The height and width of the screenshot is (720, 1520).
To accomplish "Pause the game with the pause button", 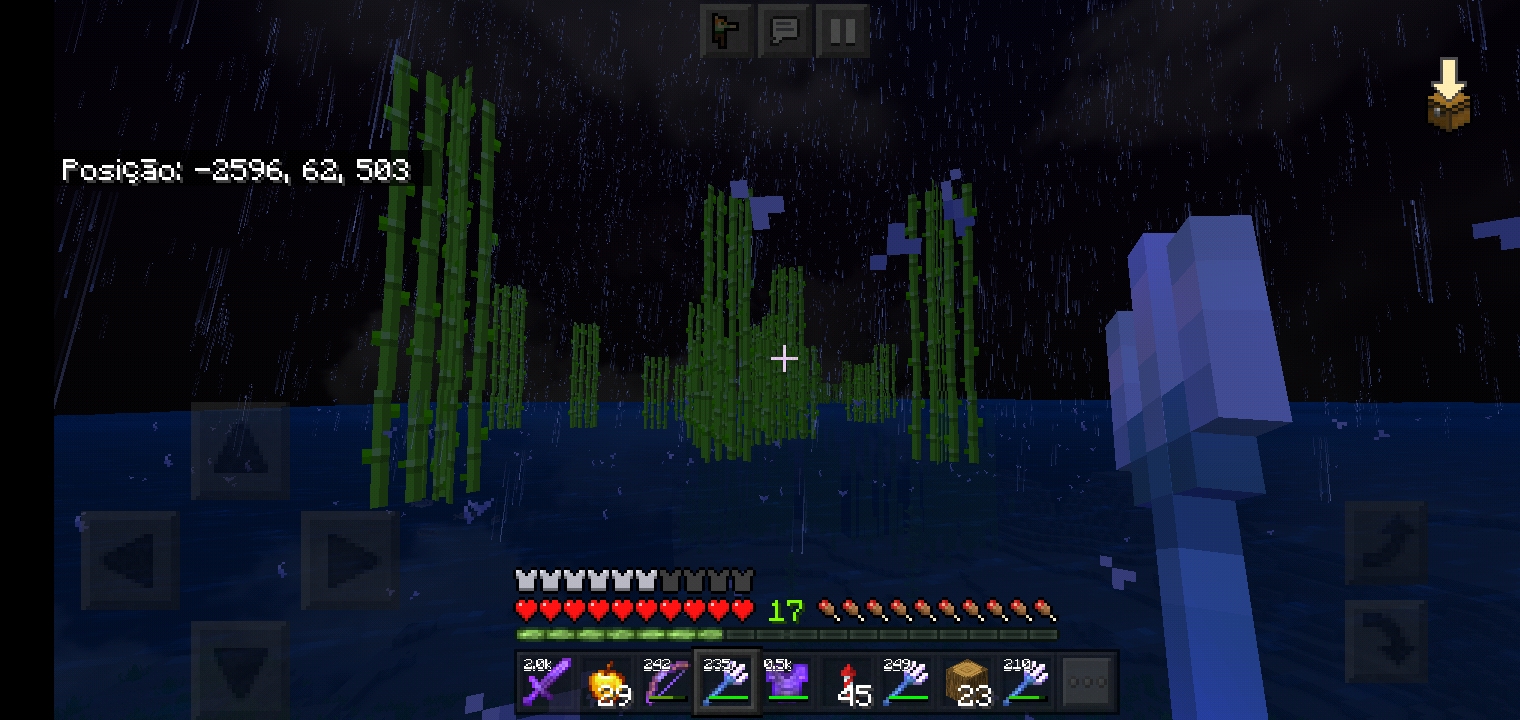I will tap(842, 31).
